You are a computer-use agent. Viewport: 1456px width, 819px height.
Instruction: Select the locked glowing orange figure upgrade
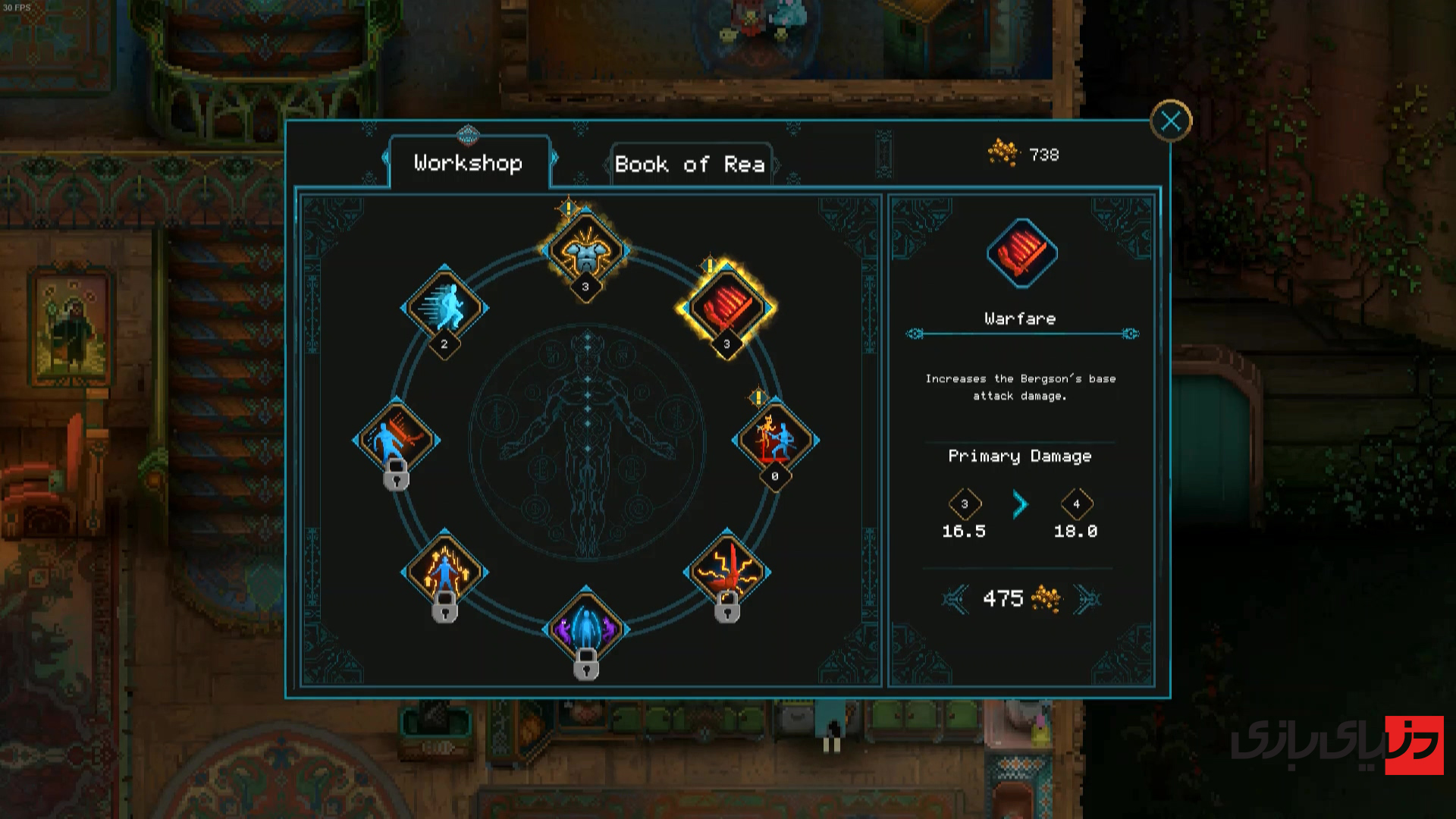click(x=444, y=572)
